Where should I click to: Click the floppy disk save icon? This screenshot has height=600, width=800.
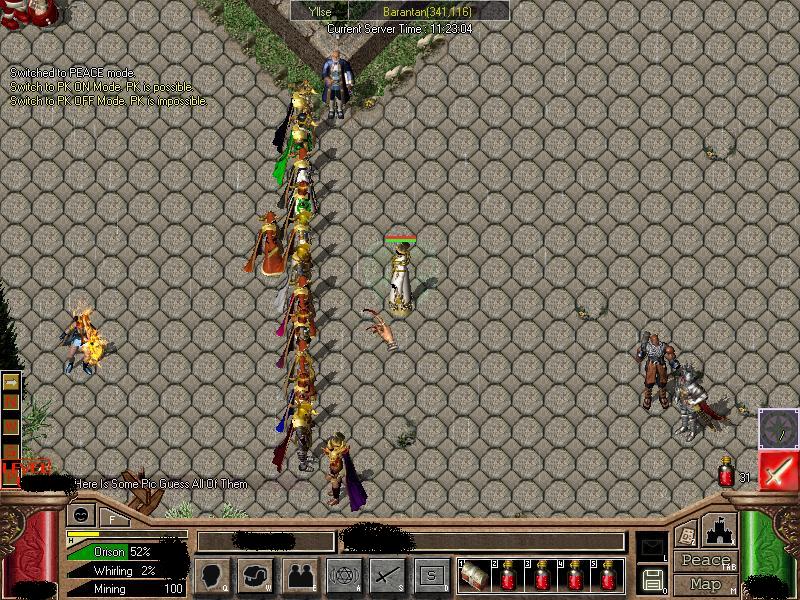[651, 579]
